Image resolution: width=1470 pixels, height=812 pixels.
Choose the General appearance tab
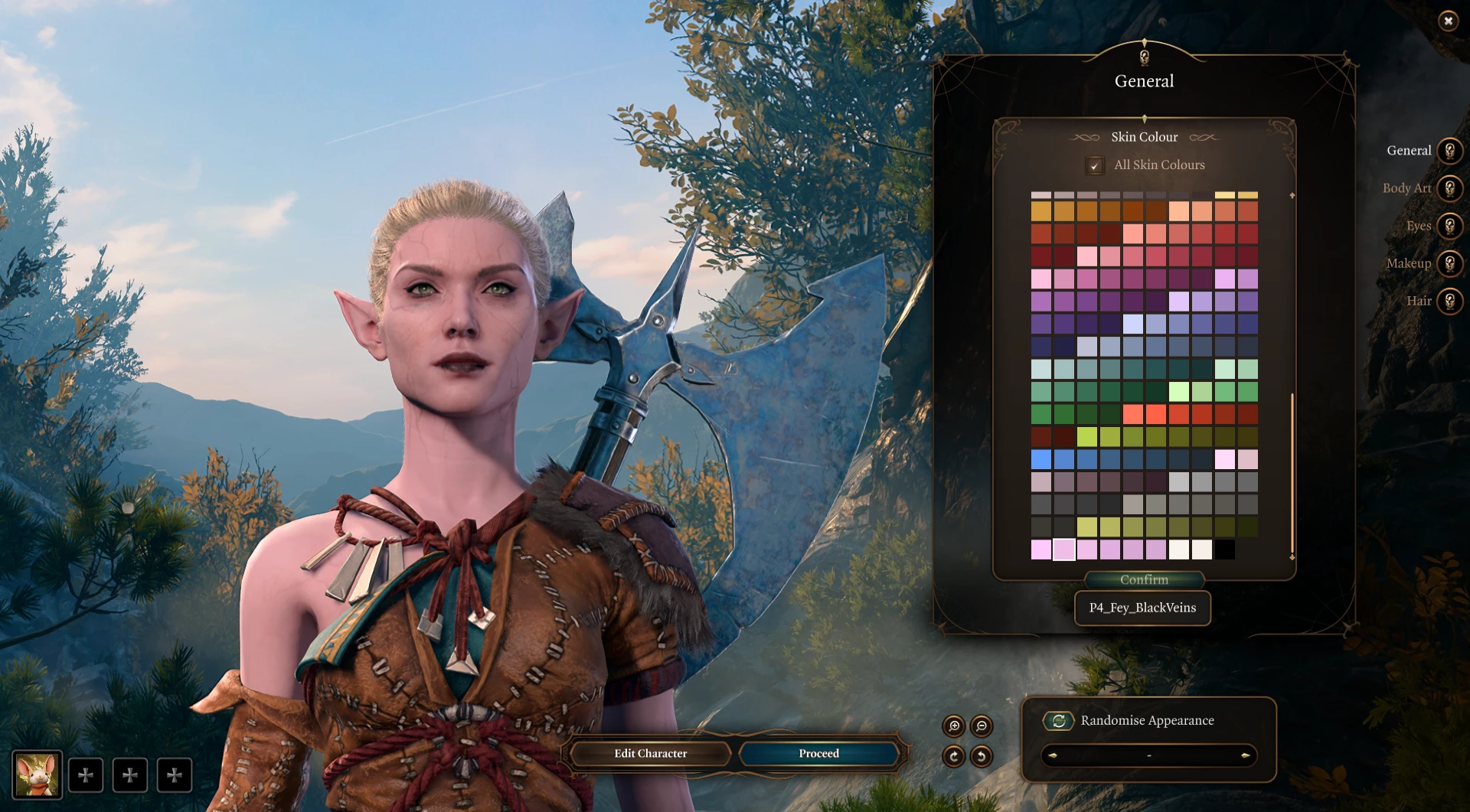(x=1449, y=151)
